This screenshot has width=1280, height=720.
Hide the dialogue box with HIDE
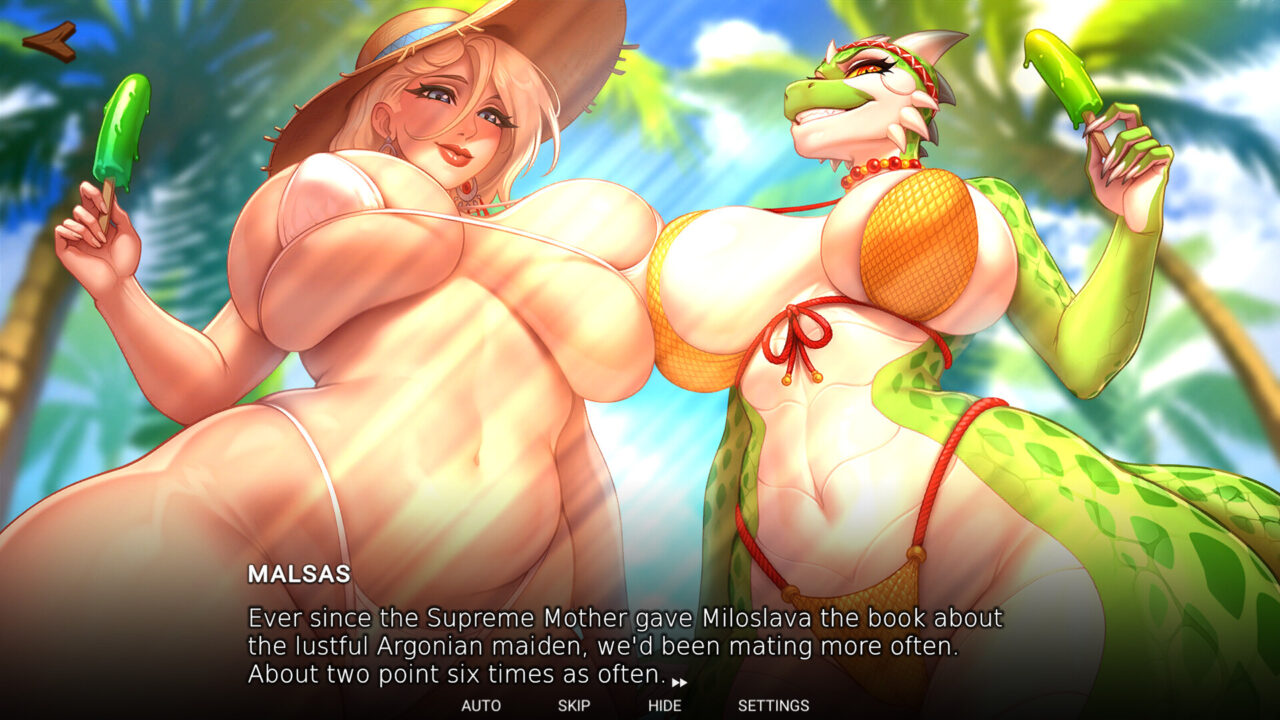pos(665,705)
